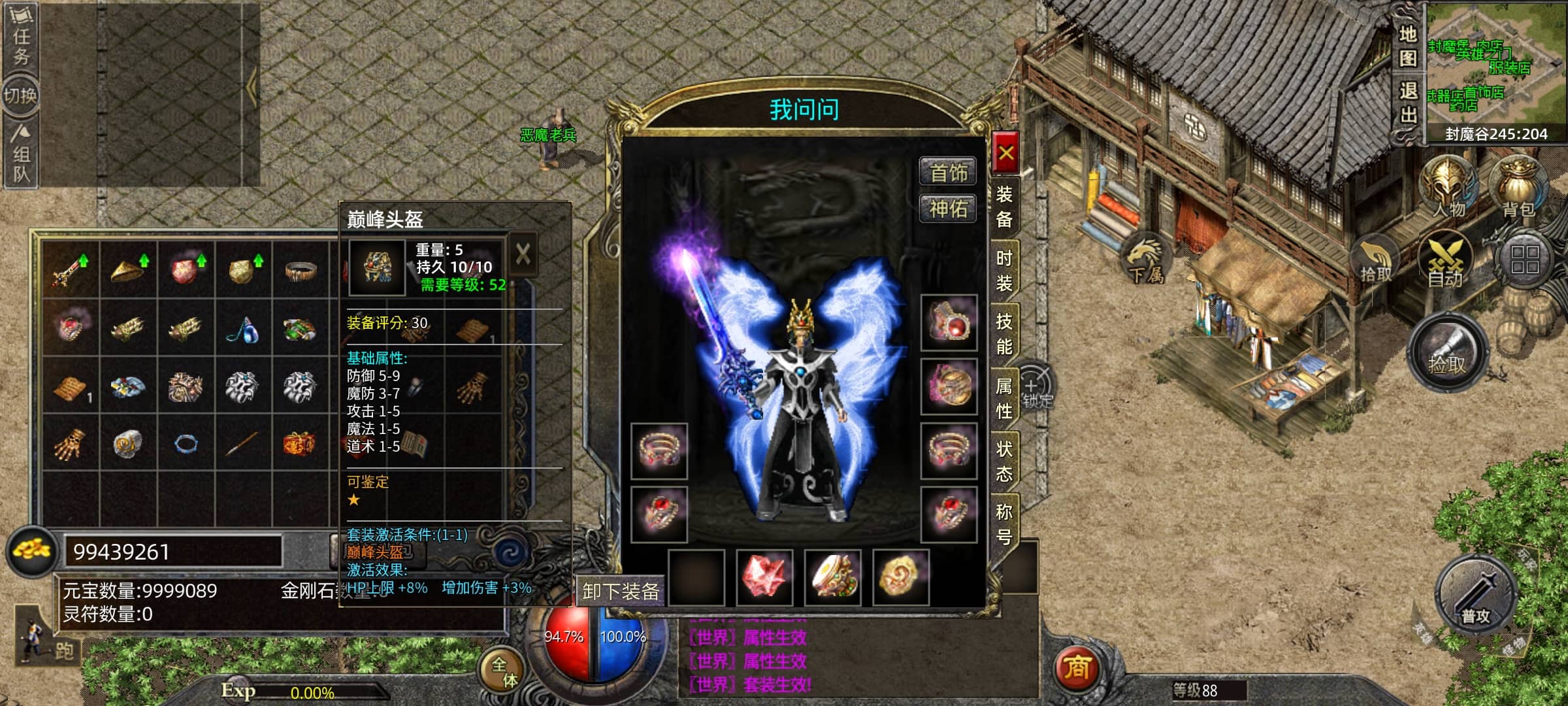Viewport: 1568px width, 706px height.
Task: Close the character equipment panel
Action: [1005, 154]
